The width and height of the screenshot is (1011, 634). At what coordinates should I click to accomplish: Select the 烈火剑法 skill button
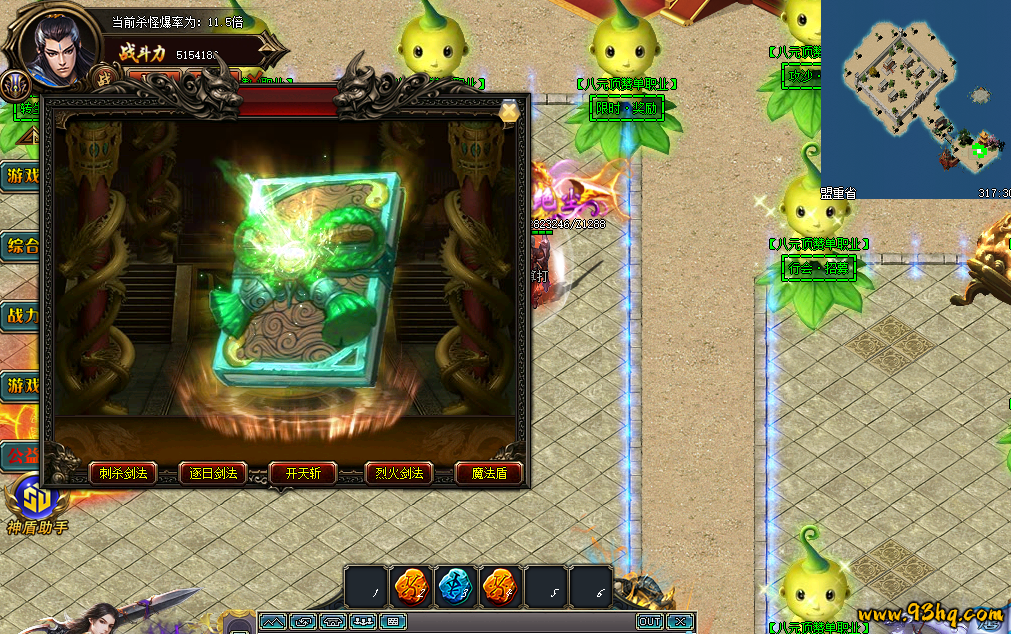pyautogui.click(x=398, y=473)
